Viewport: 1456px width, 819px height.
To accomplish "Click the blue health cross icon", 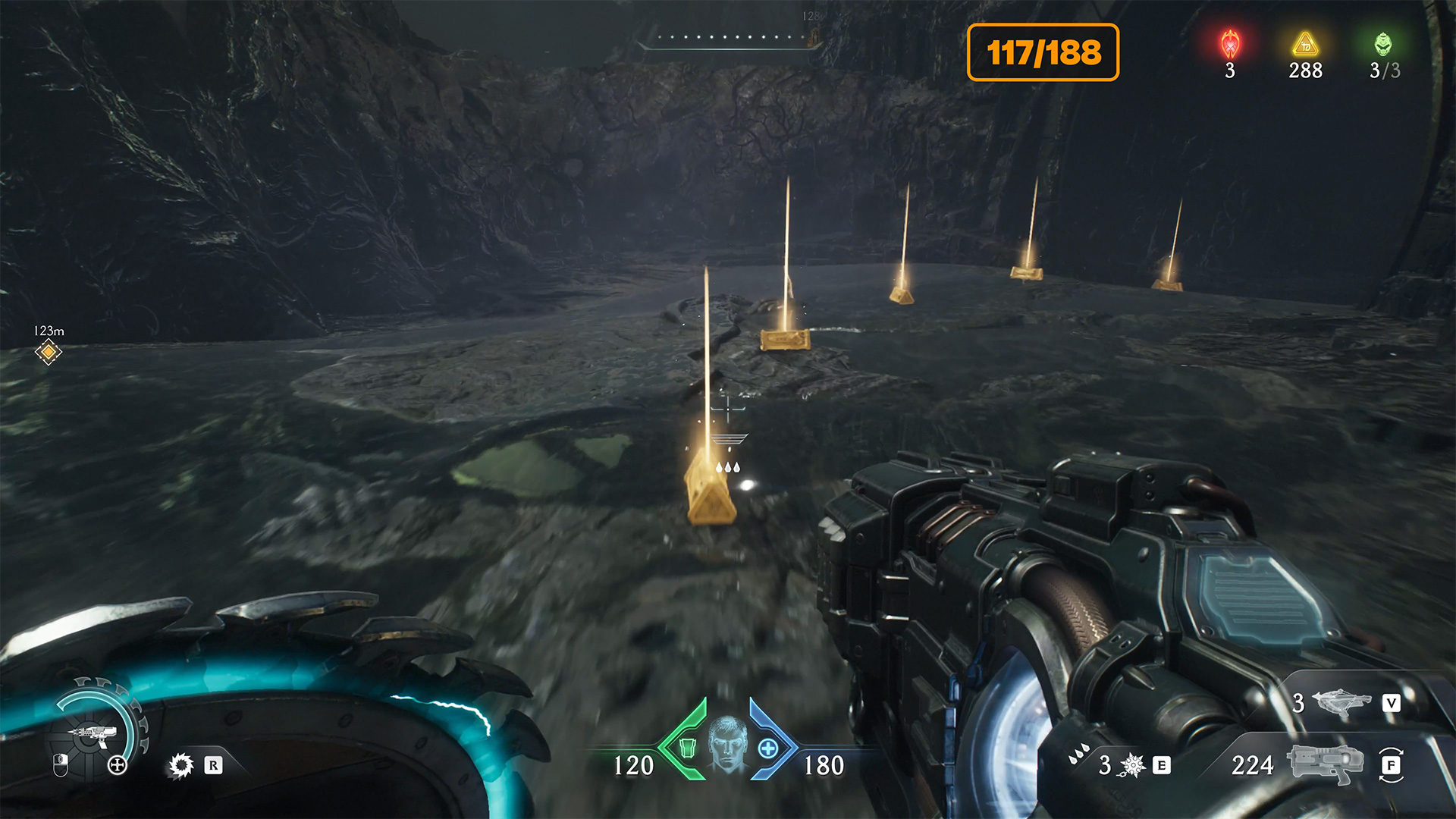I will tap(768, 748).
